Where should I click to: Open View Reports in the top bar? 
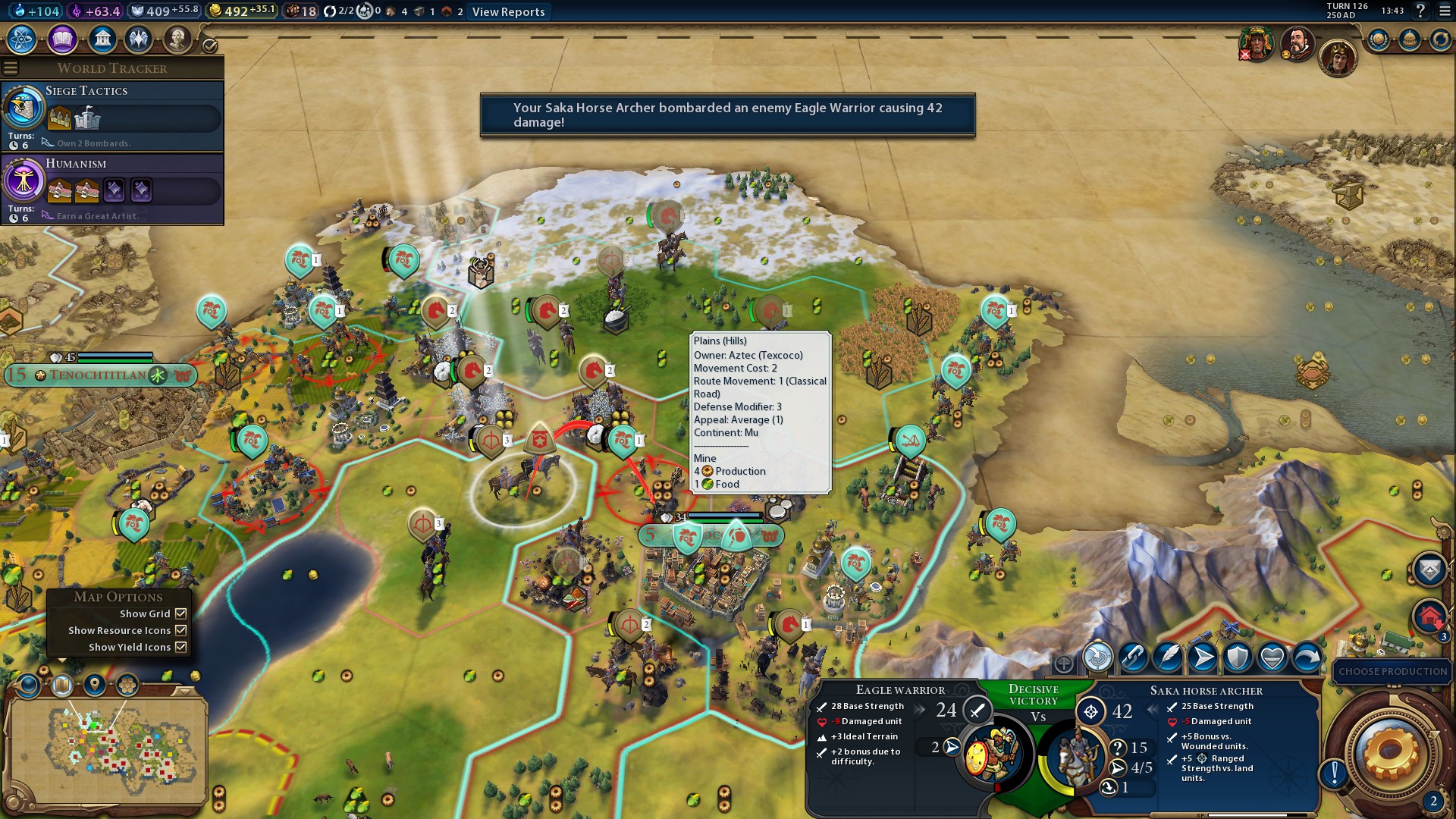pyautogui.click(x=508, y=12)
